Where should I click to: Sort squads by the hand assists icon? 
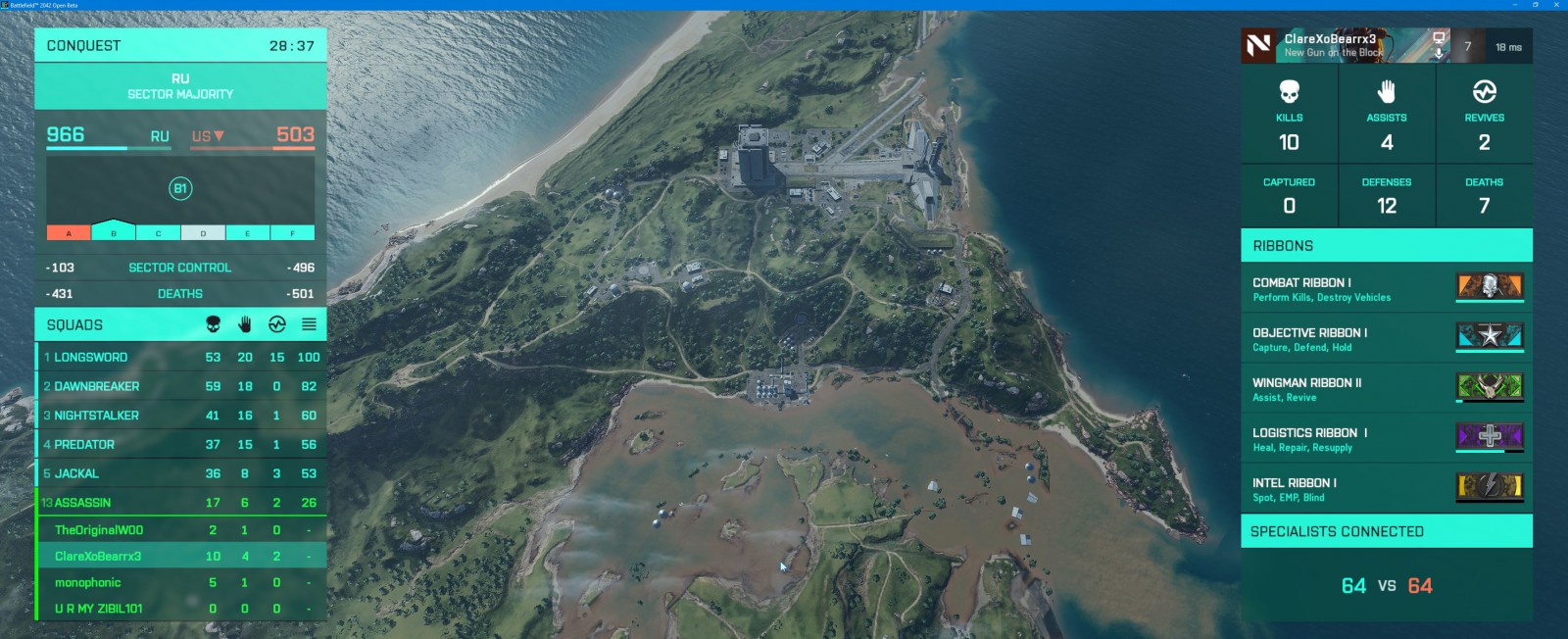point(245,324)
